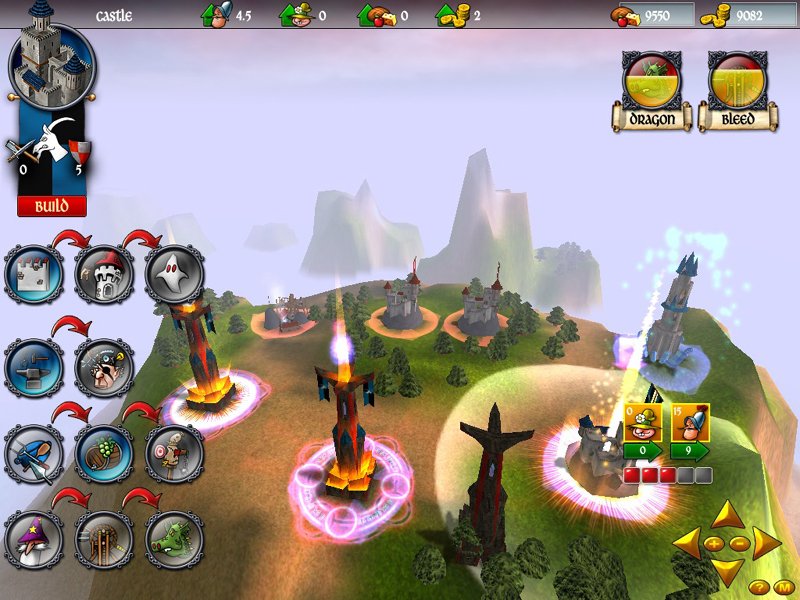Pick the training dummy target build icon
Image resolution: width=800 pixels, height=600 pixels.
click(x=175, y=454)
